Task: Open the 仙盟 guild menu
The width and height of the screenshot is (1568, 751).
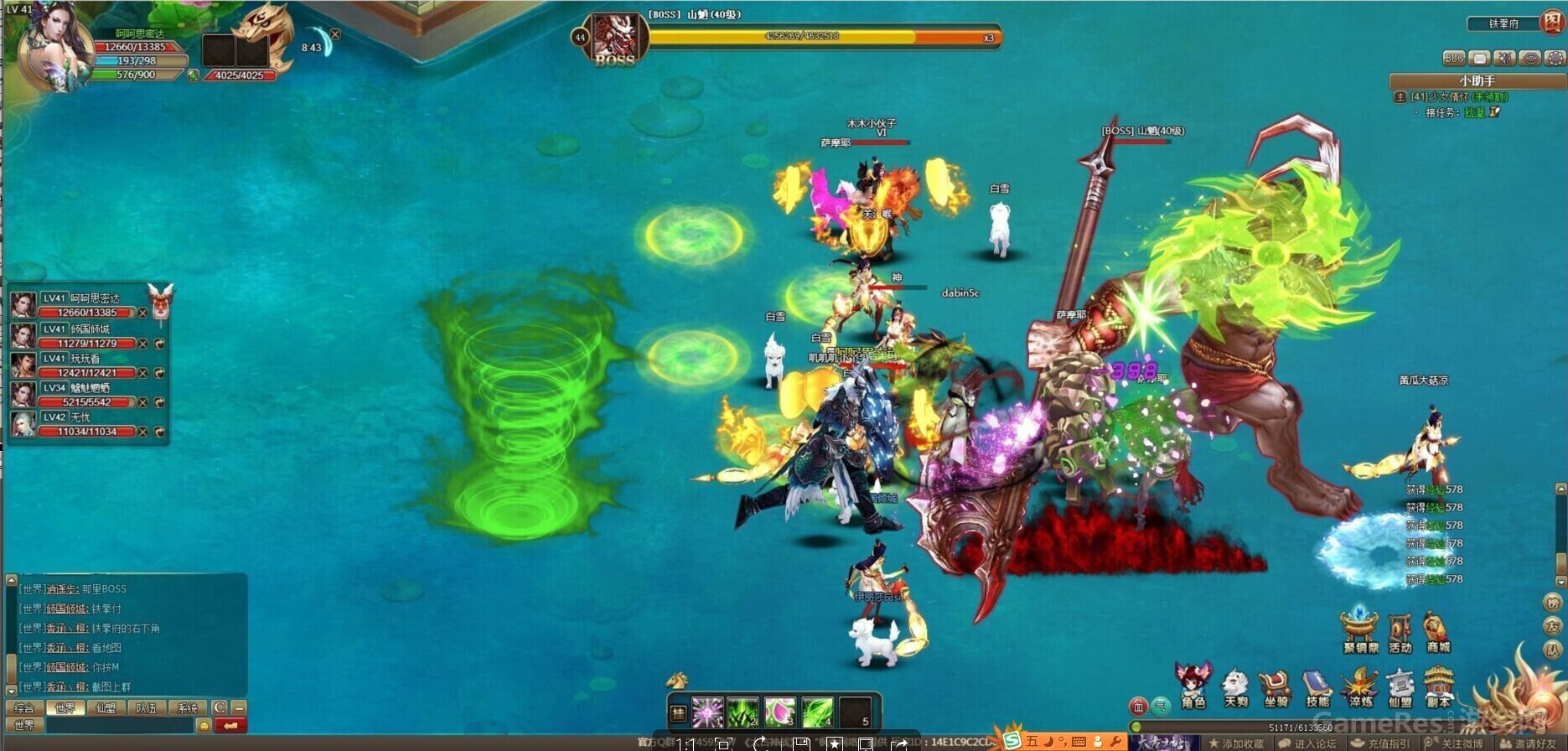Action: (x=1400, y=686)
